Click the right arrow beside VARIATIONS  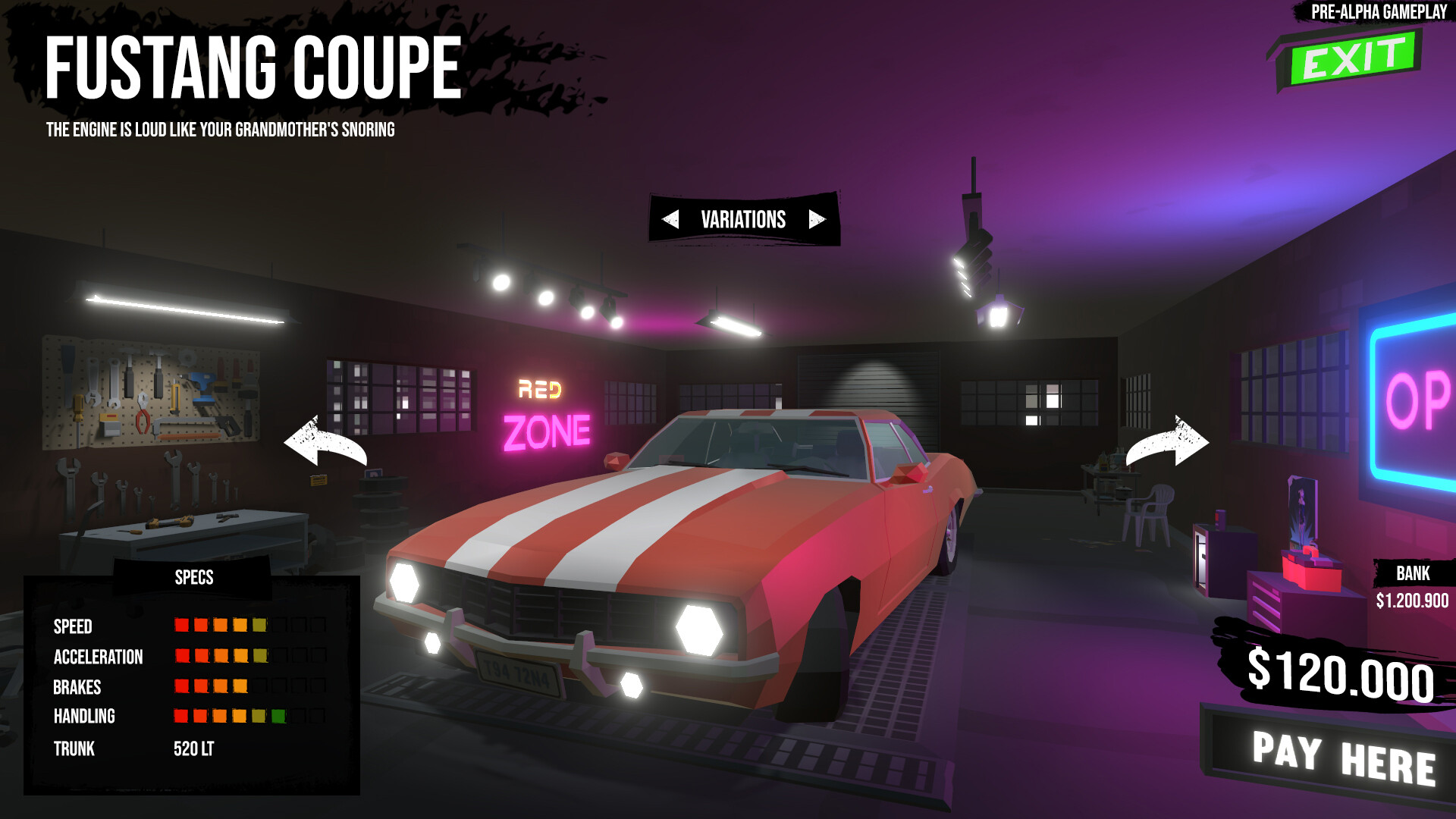point(815,220)
